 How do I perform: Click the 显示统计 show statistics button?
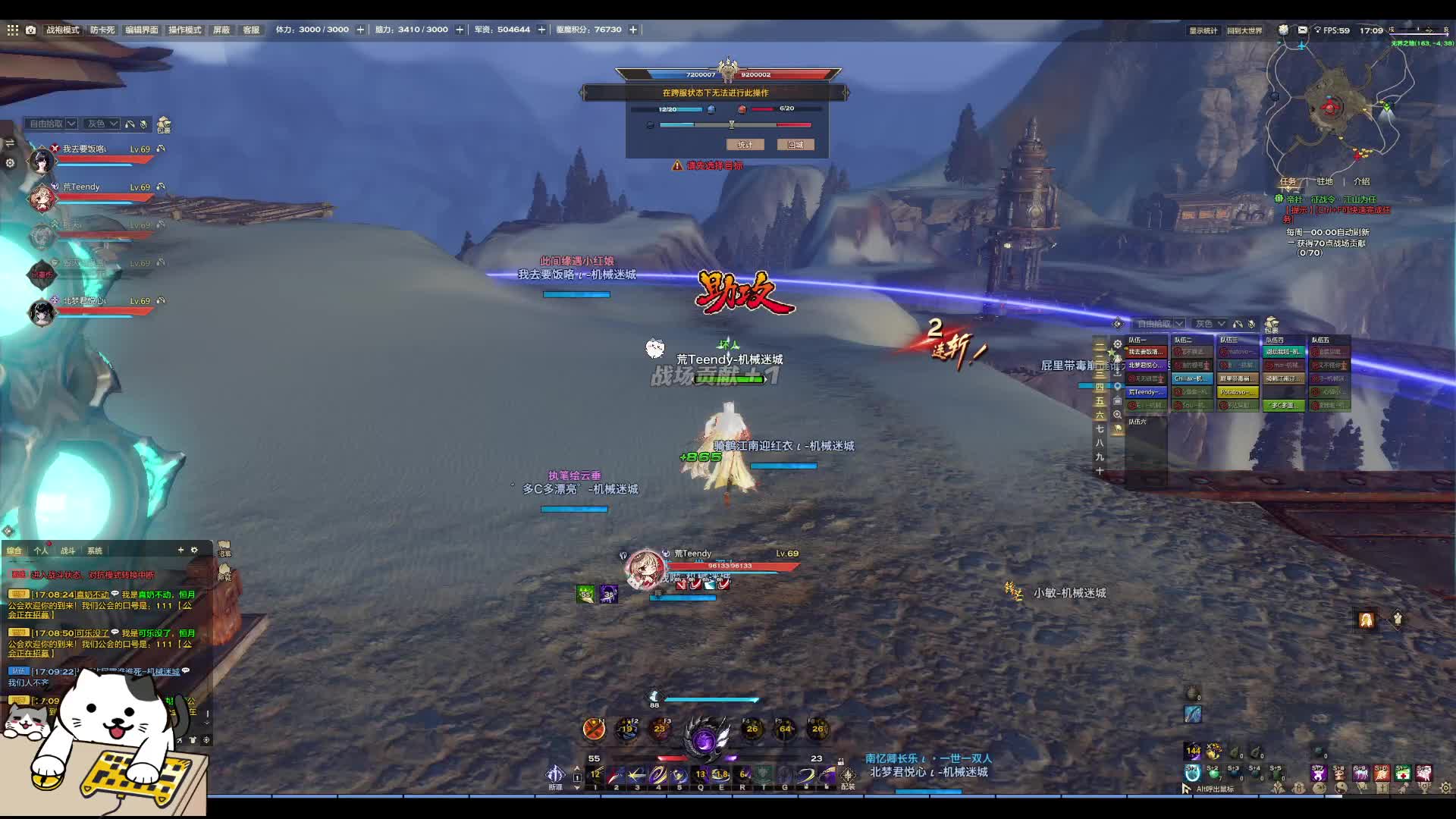pyautogui.click(x=1203, y=31)
